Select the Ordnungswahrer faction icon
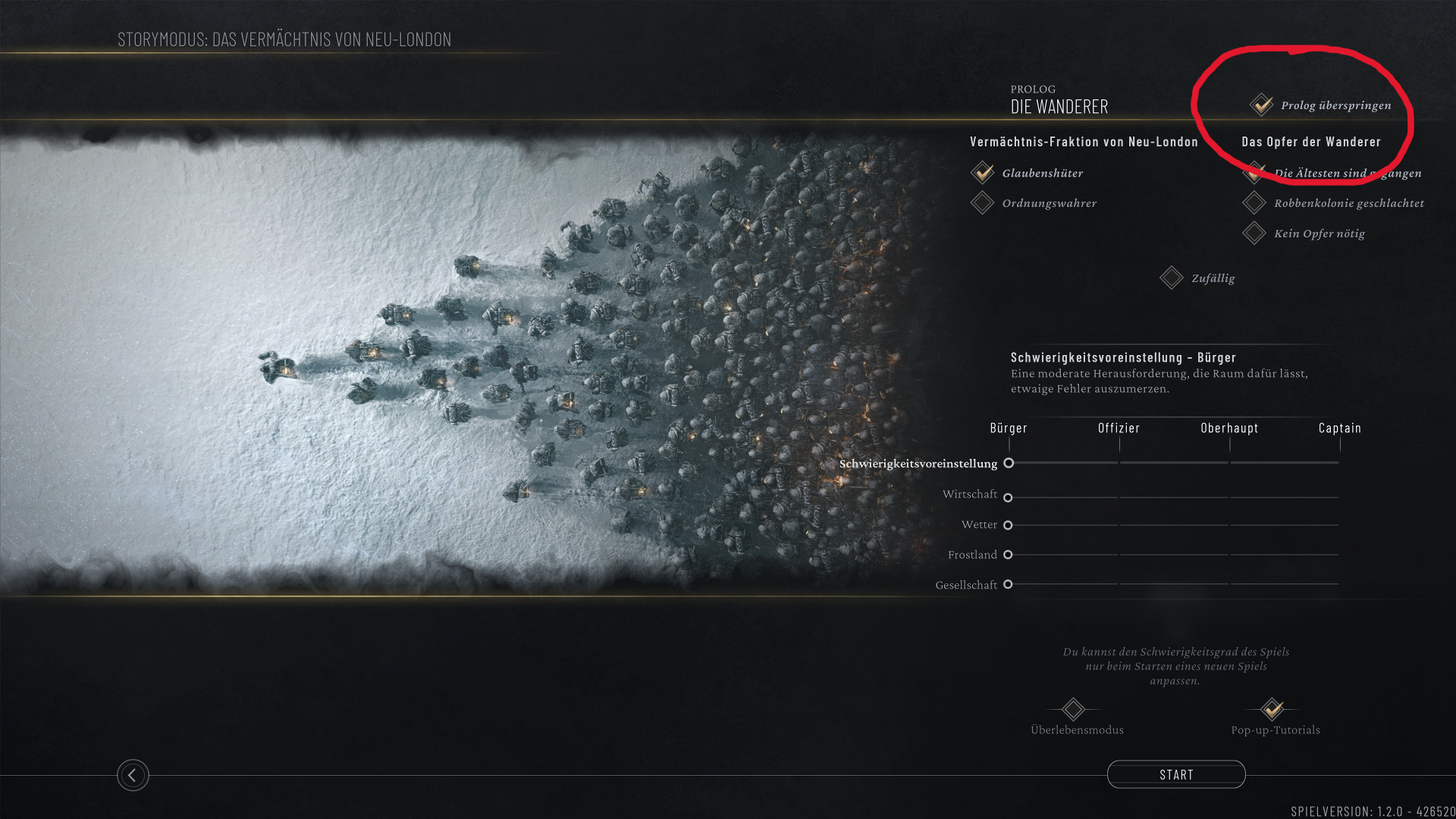 [984, 202]
